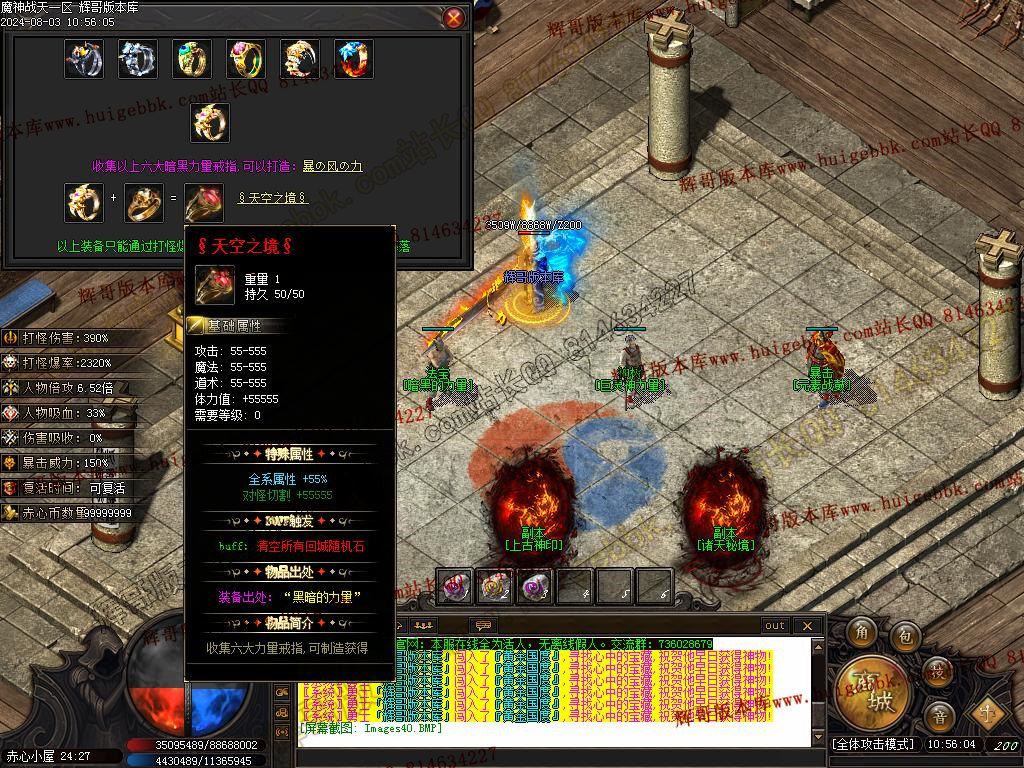The image size is (1024, 768).
Task: Select the gold ring with pink and green gems
Action: [x=245, y=59]
